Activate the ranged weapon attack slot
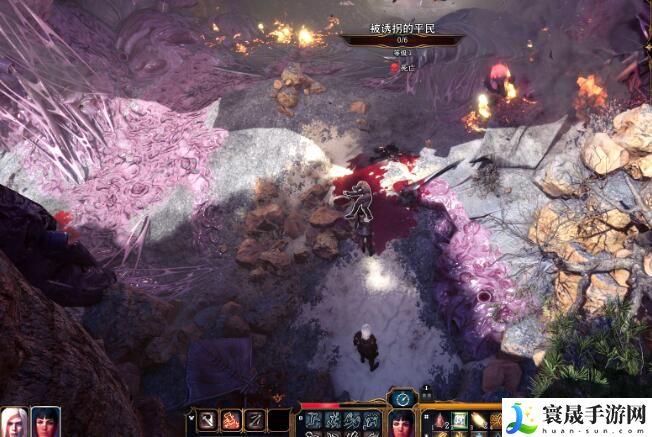The height and width of the screenshot is (437, 652). (x=255, y=421)
